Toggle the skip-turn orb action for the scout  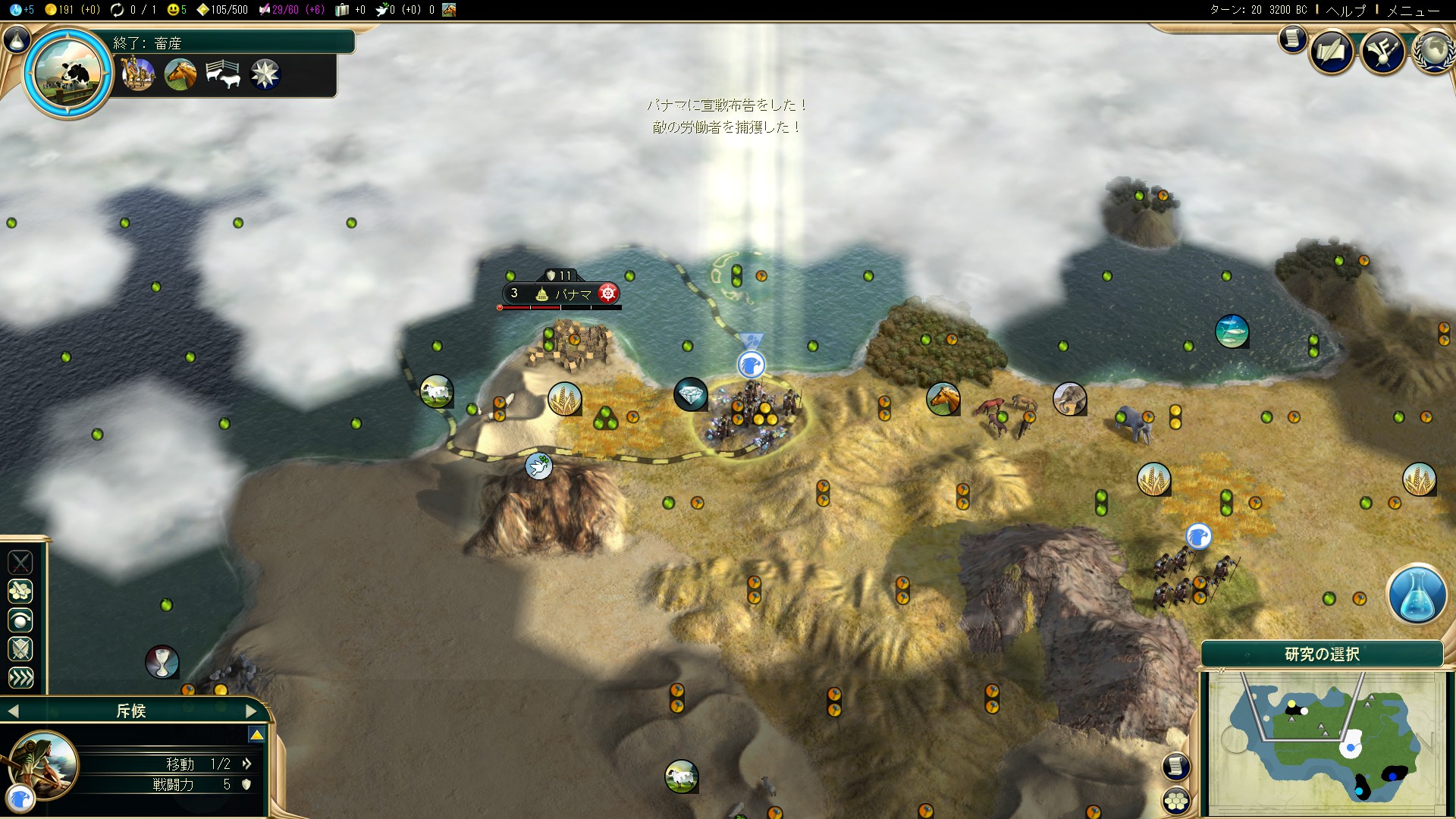click(x=20, y=620)
